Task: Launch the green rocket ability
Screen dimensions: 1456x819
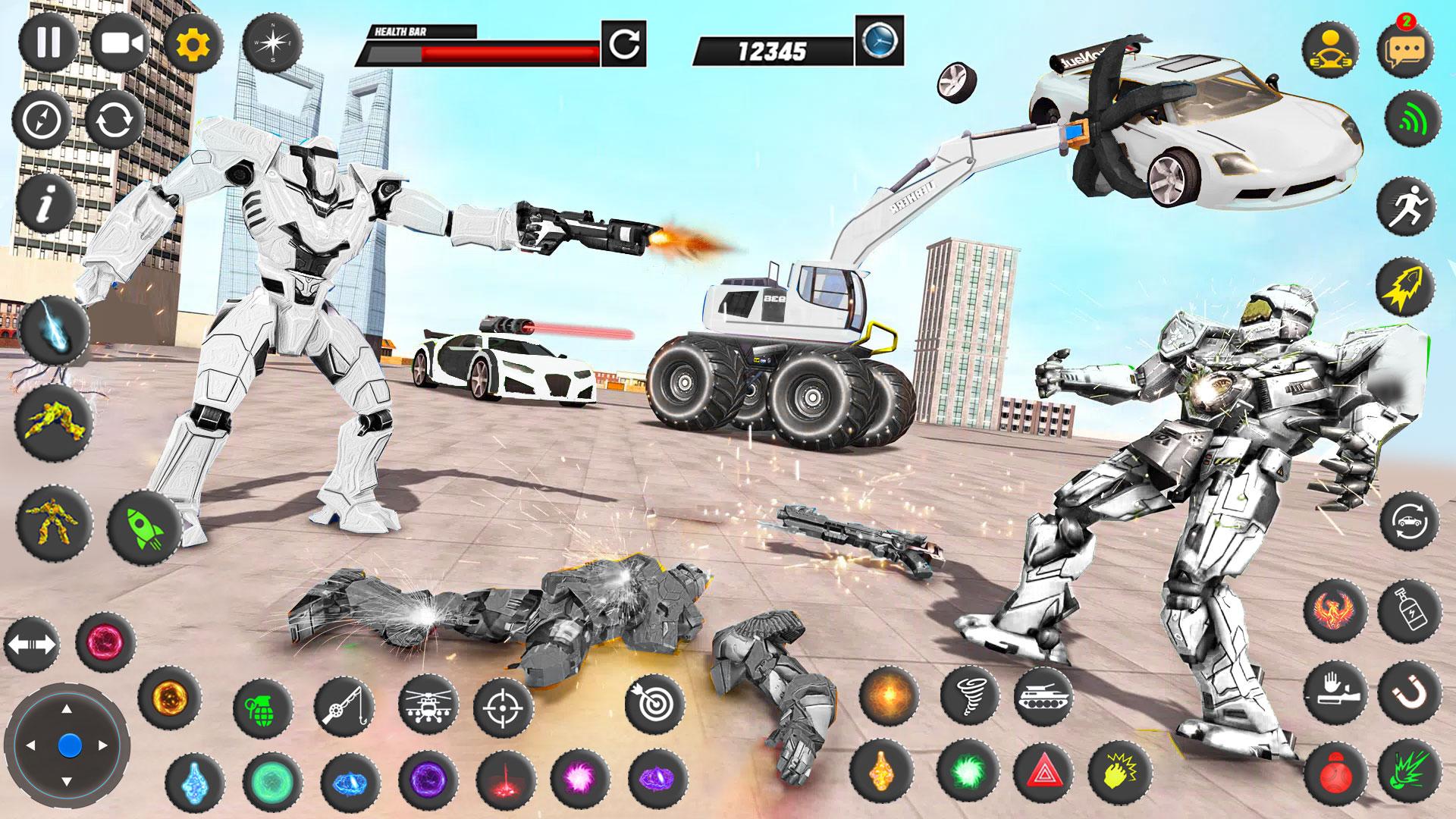Action: click(x=144, y=525)
